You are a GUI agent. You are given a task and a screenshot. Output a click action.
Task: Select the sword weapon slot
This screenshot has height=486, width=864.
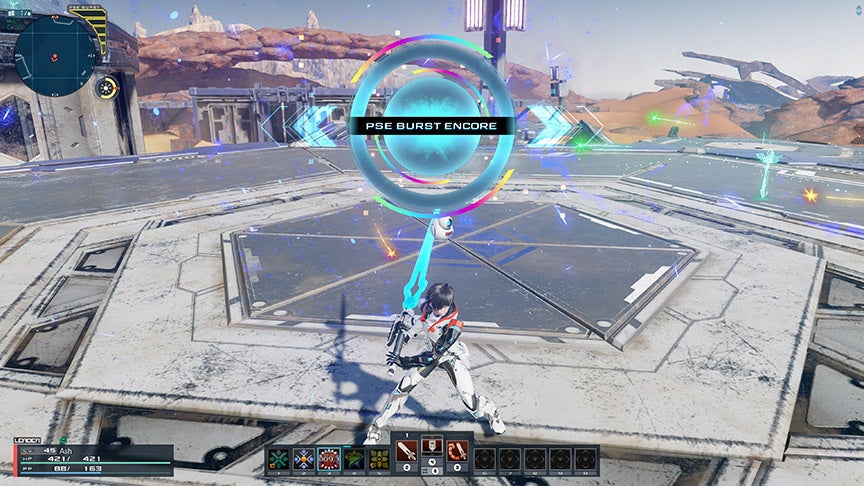[408, 453]
